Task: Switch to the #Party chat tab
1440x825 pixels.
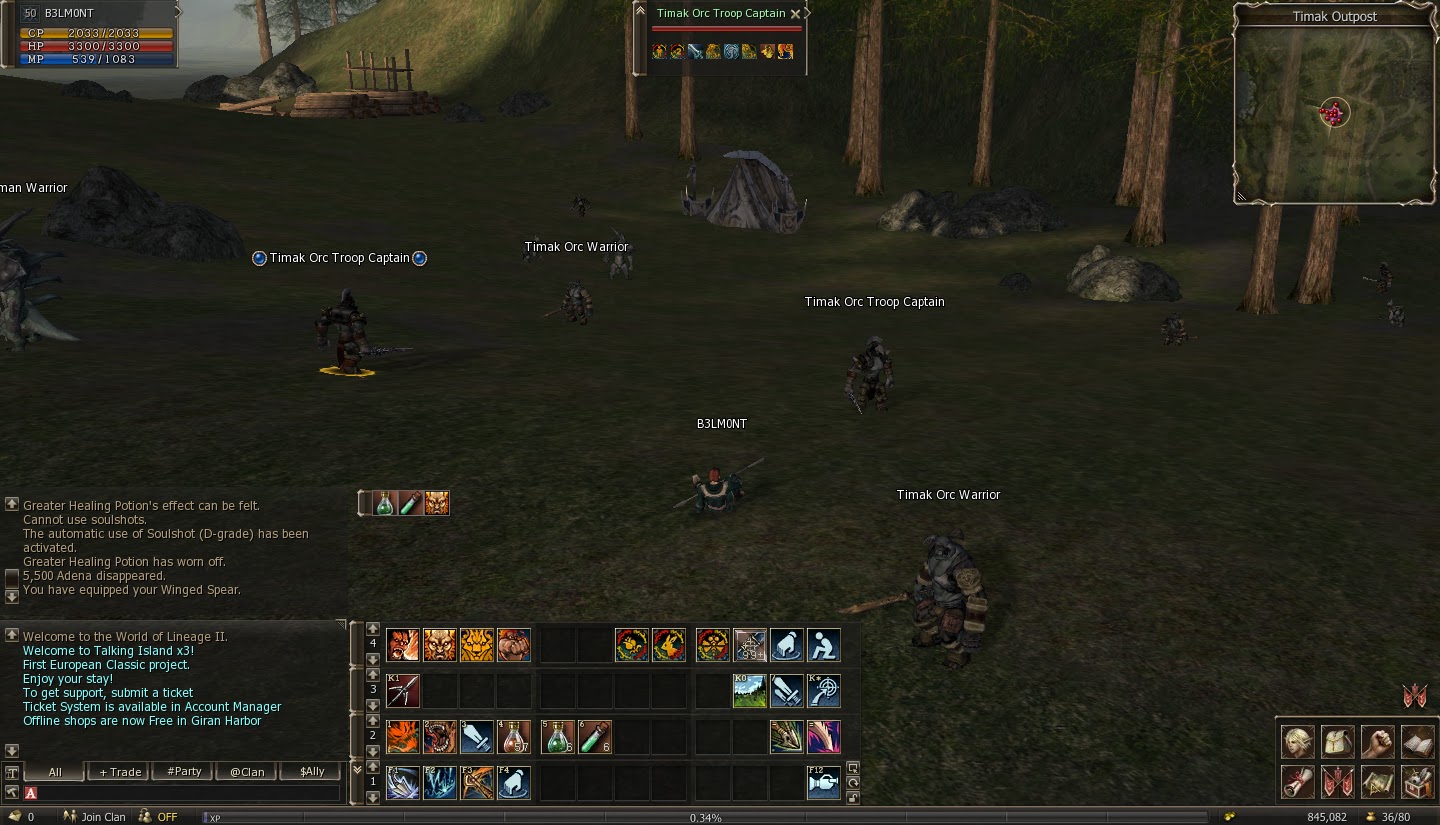Action: 182,771
